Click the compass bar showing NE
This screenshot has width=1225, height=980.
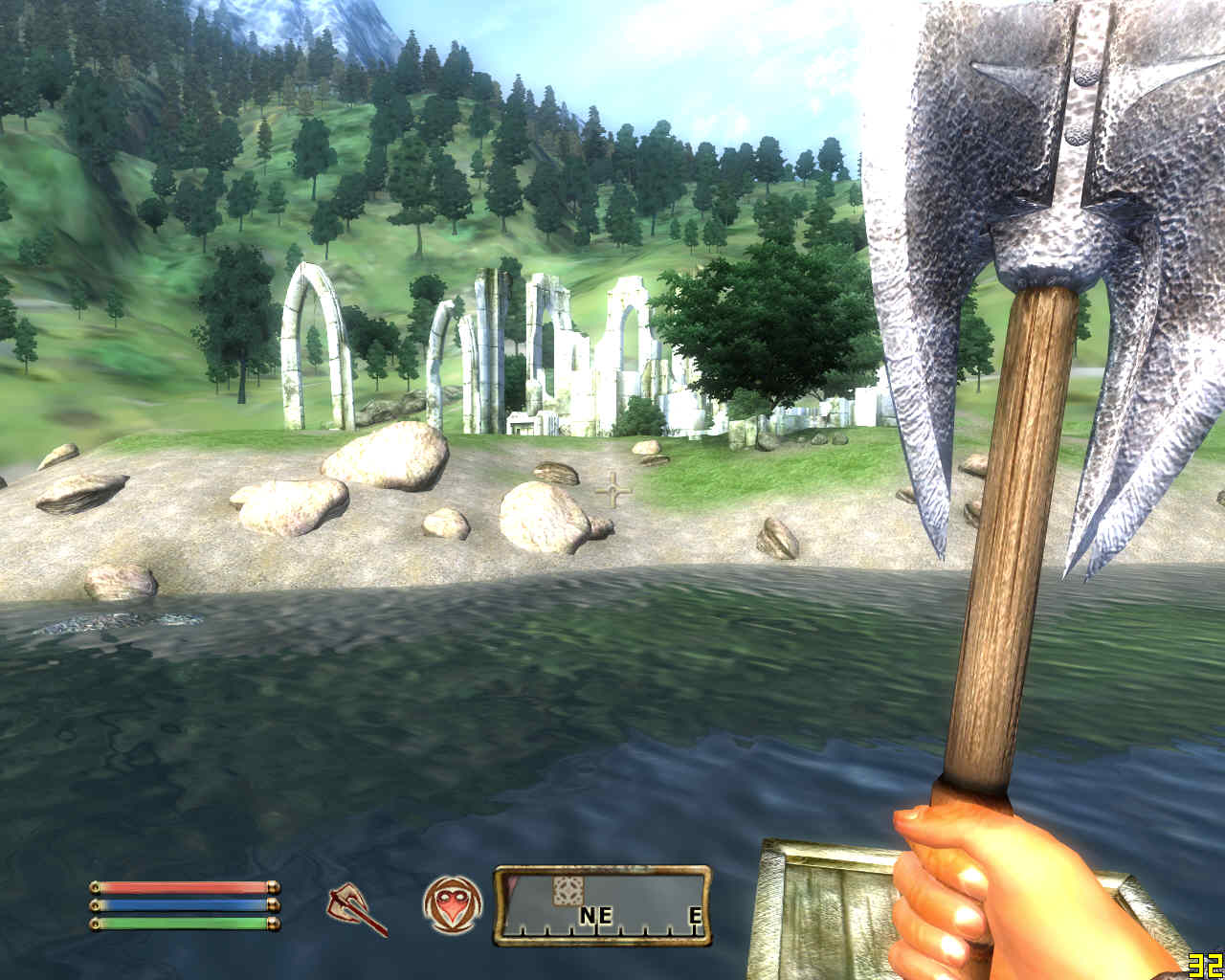click(x=603, y=906)
